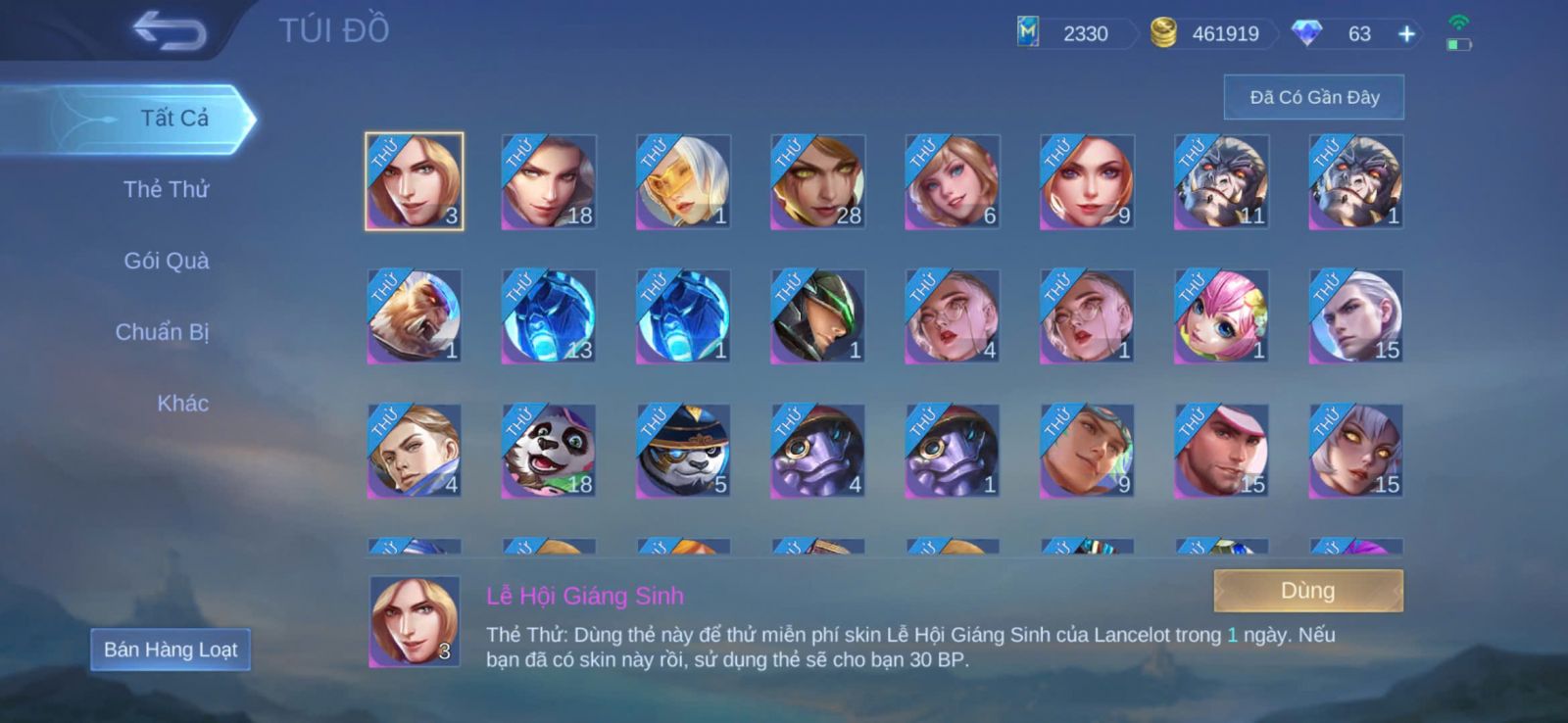This screenshot has width=1568, height=723.
Task: Choose the captain-hat panda card with count 5
Action: [683, 451]
